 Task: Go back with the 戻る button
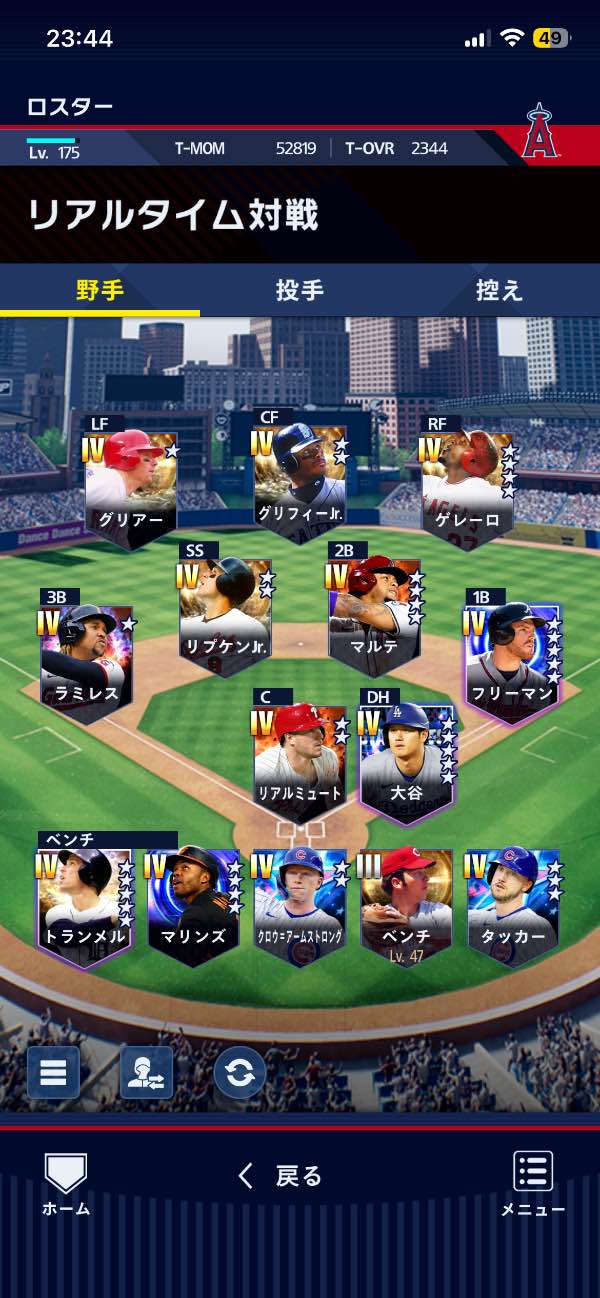281,1176
